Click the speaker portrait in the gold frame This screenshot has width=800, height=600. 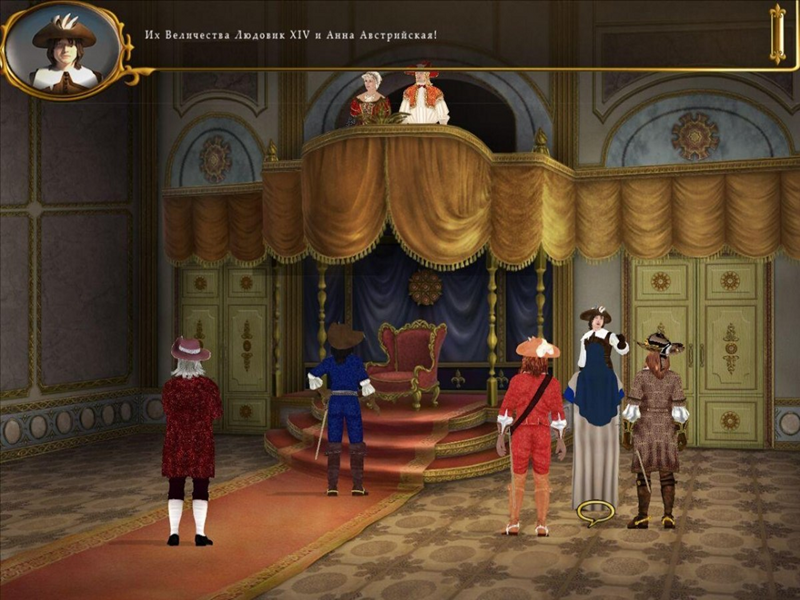[63, 49]
